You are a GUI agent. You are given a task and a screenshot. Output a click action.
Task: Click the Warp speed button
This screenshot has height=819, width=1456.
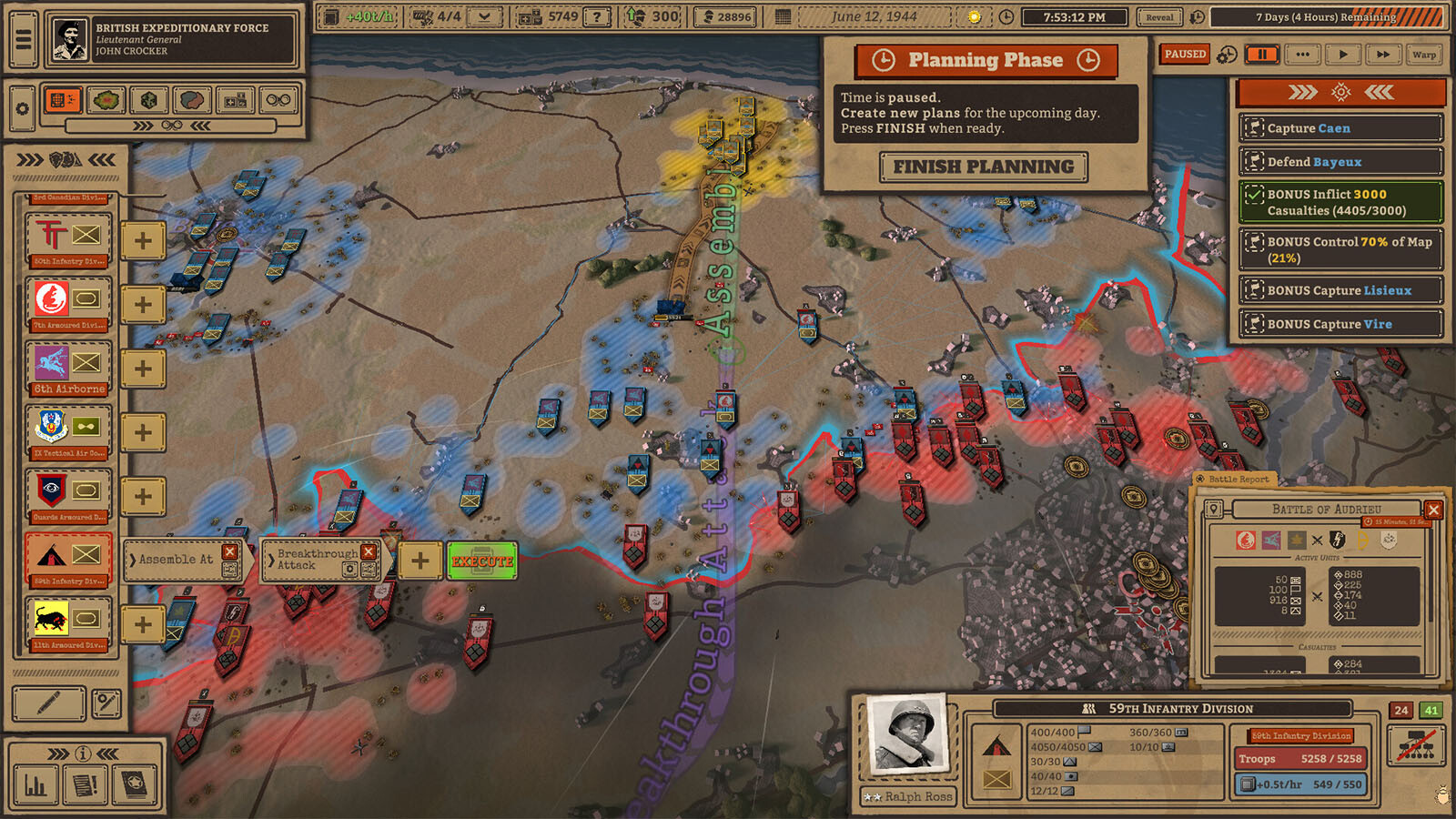coord(1424,55)
